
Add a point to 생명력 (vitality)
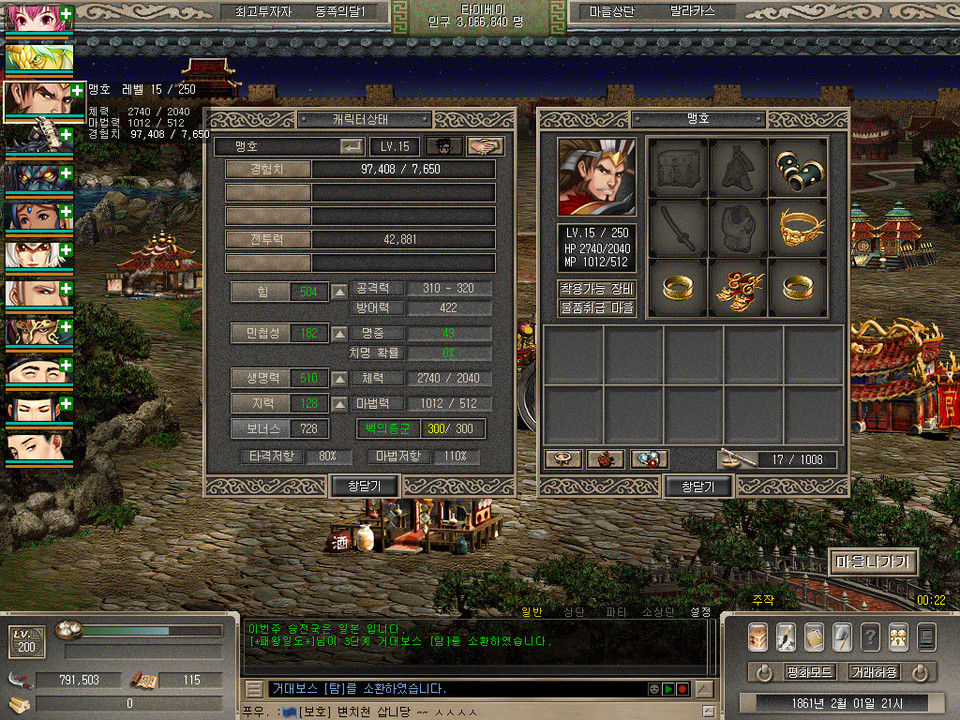coord(340,379)
